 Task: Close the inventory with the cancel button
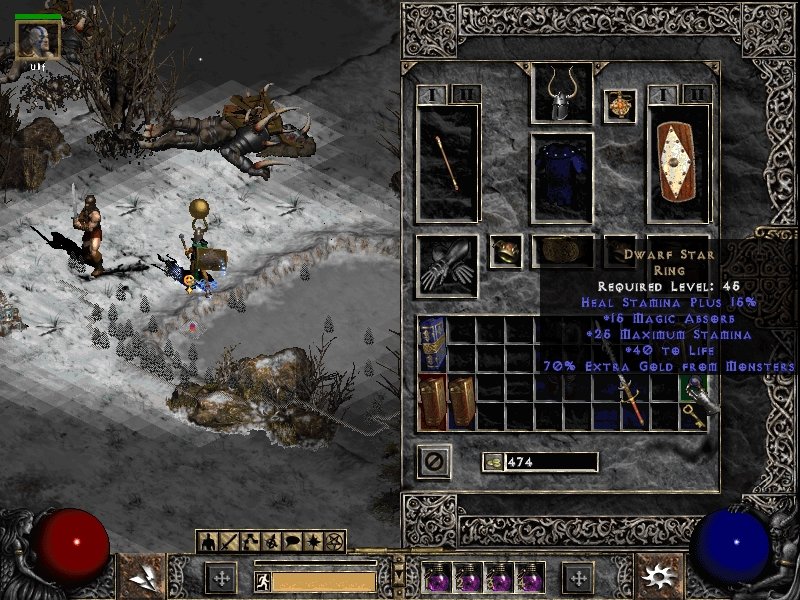point(435,461)
